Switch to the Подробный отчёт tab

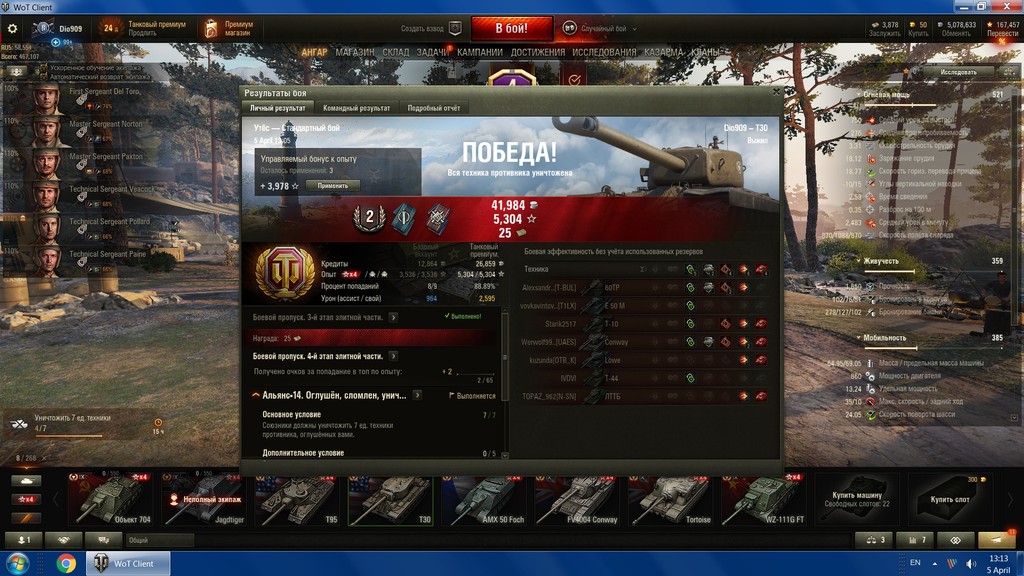tap(432, 108)
